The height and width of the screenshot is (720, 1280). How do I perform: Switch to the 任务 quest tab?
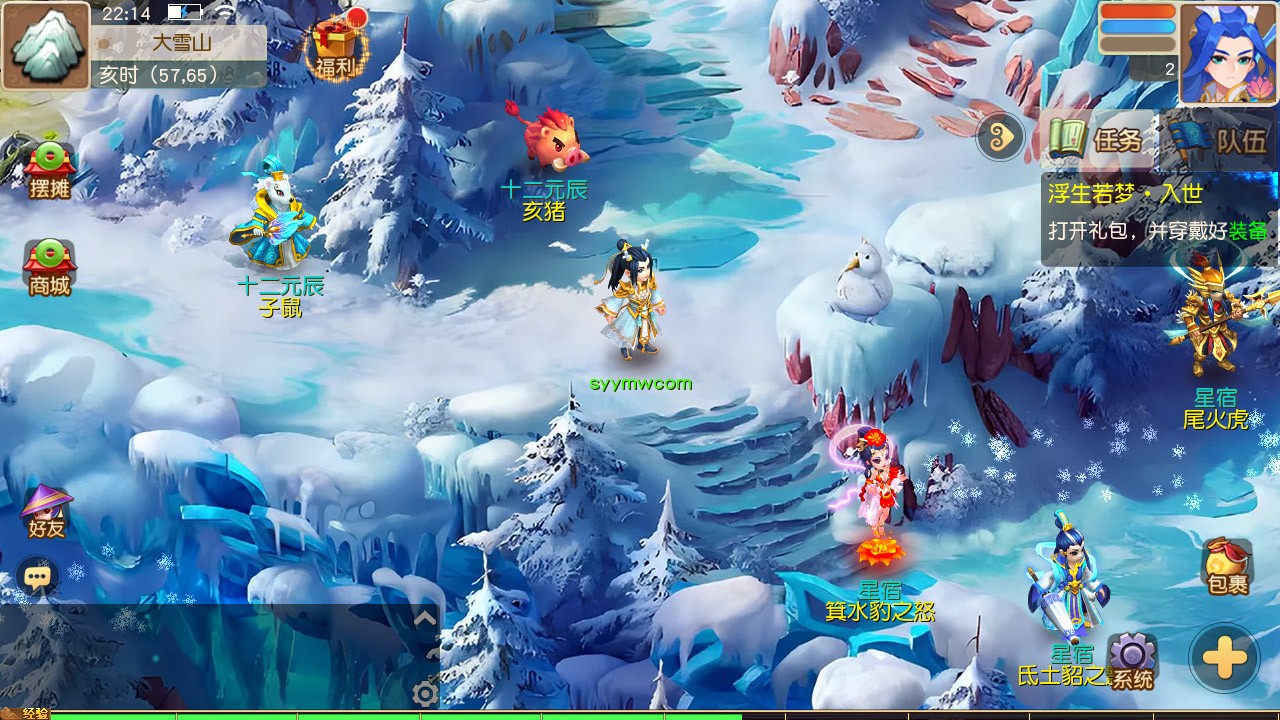pos(1097,140)
